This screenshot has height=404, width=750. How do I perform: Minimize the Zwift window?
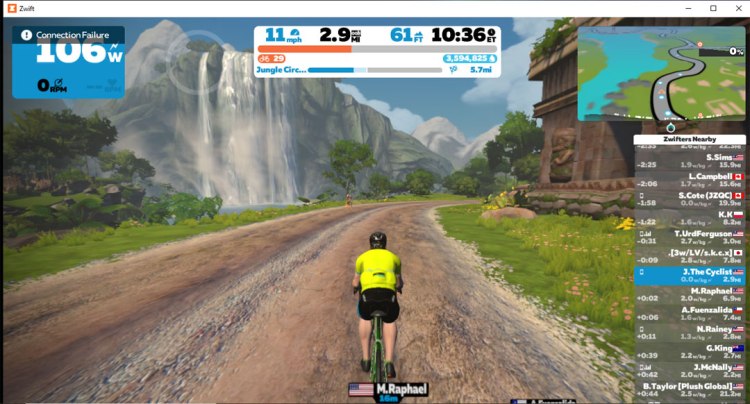point(683,8)
